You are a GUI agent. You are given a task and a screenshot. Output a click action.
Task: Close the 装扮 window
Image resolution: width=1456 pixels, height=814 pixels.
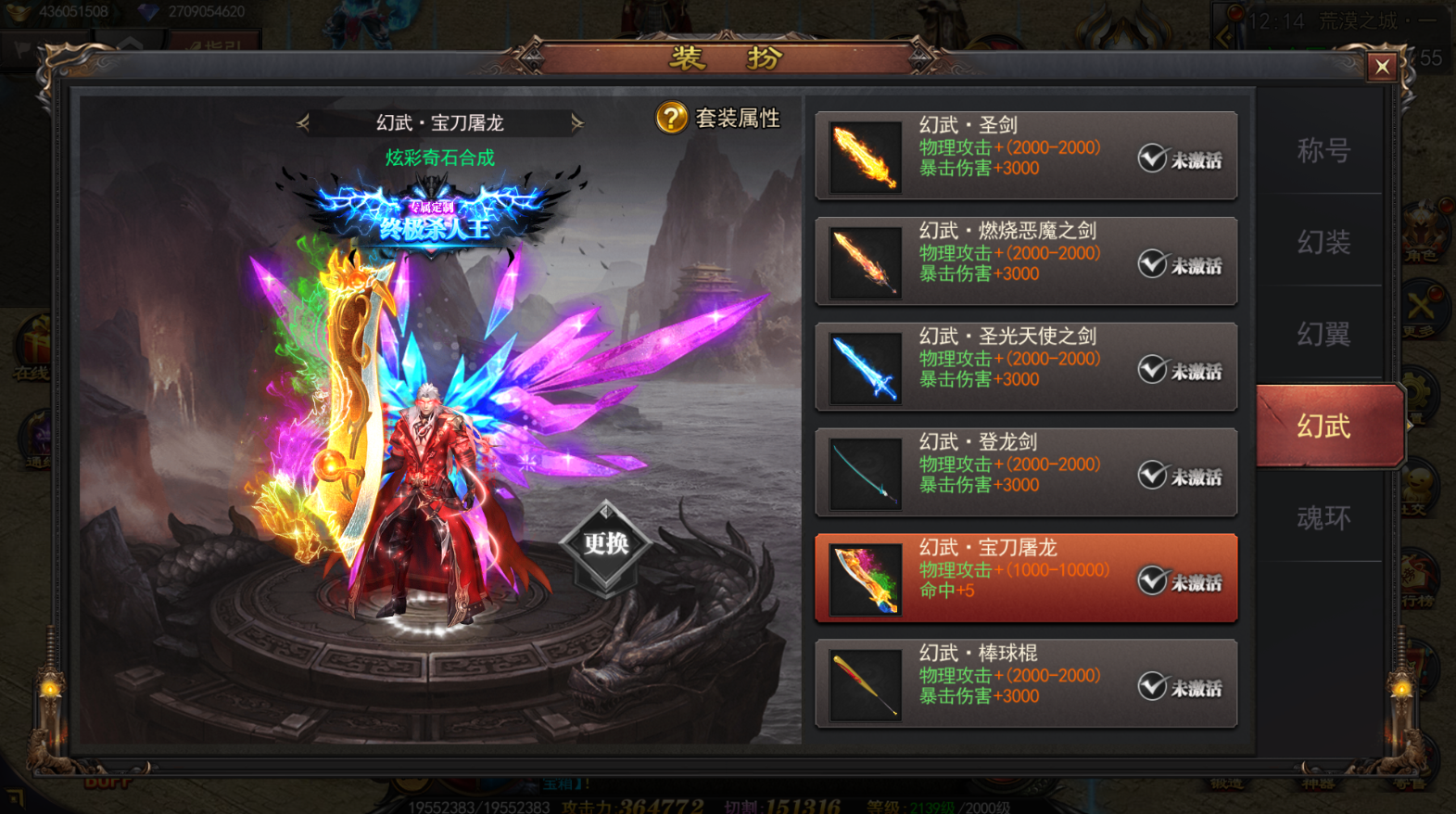click(x=1382, y=67)
